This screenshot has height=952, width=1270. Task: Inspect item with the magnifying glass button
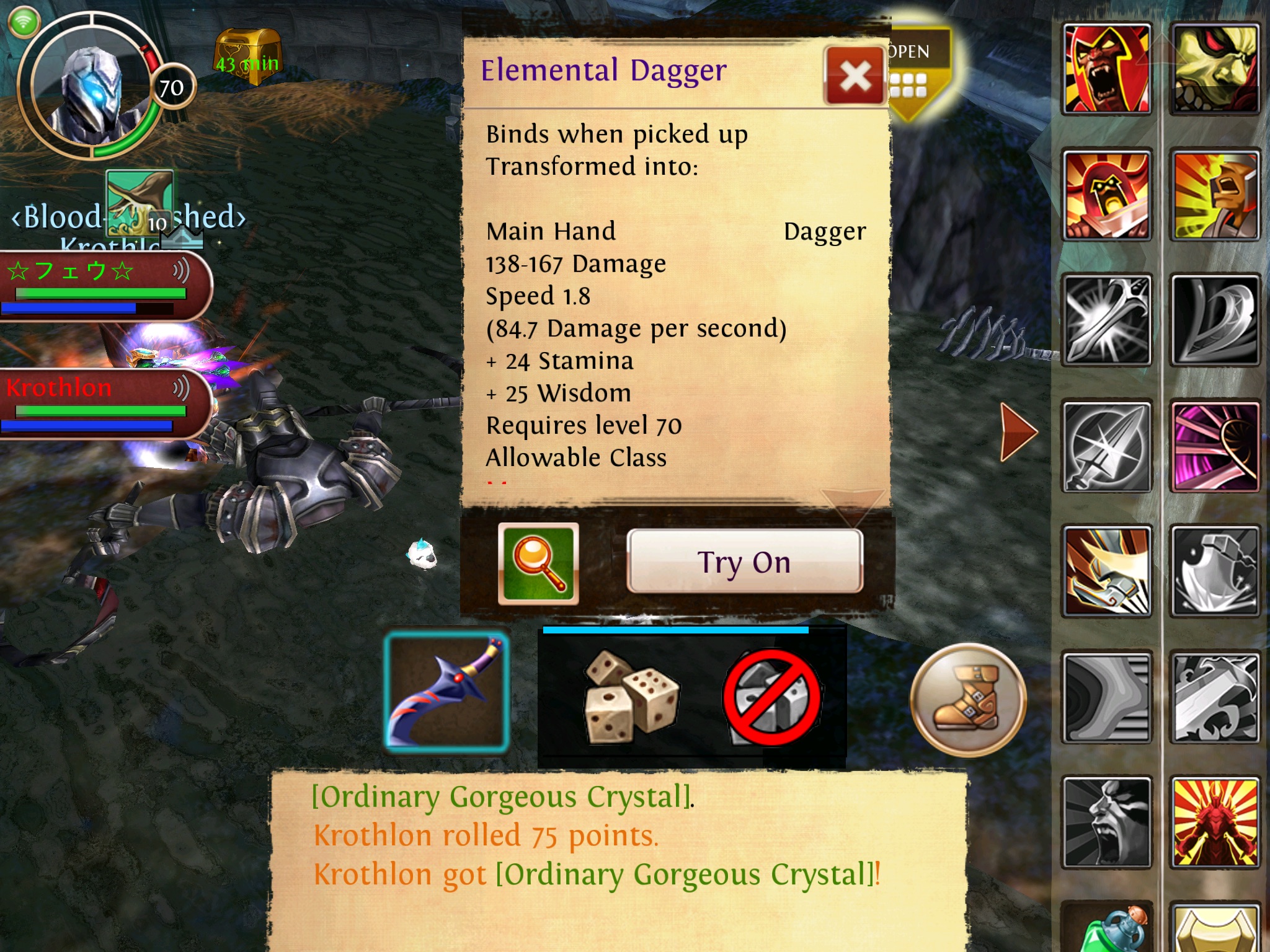coord(538,563)
